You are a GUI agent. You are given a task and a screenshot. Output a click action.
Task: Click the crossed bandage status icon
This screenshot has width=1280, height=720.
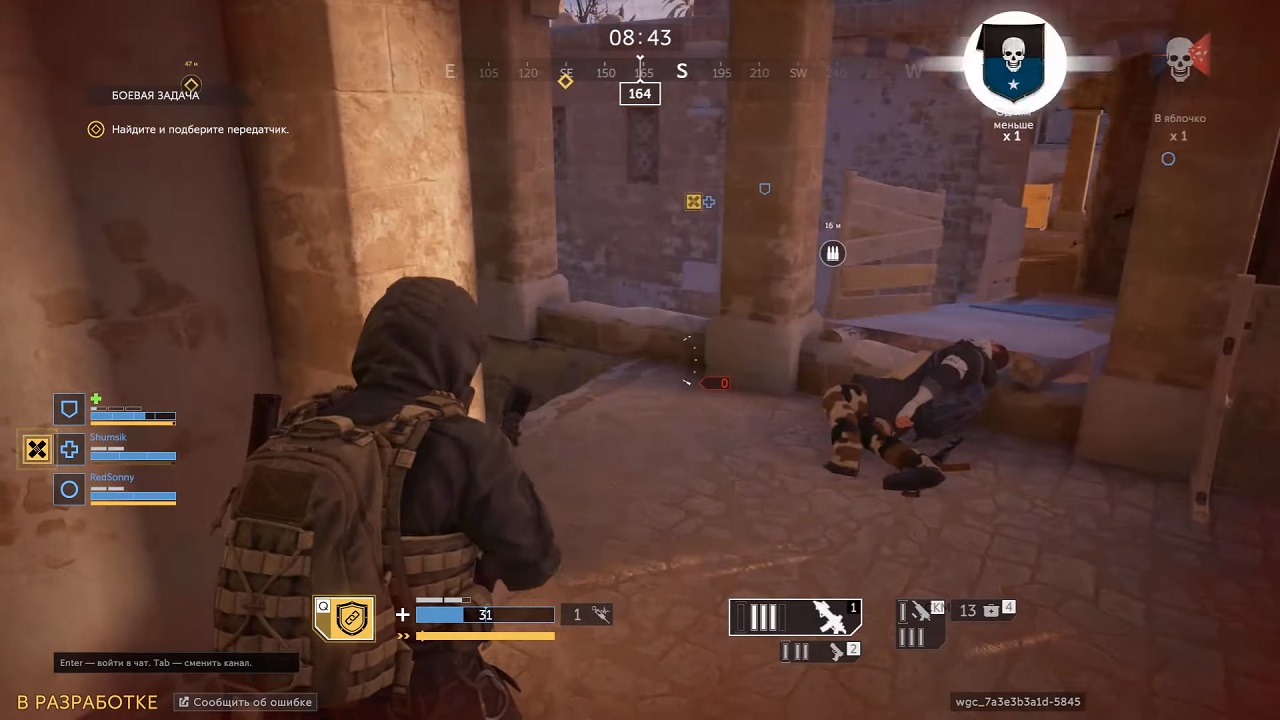[37, 450]
